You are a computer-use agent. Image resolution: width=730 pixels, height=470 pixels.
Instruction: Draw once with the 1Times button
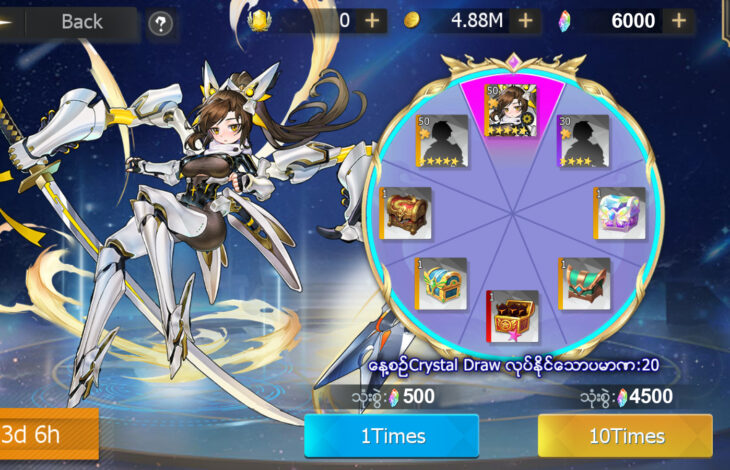[392, 436]
